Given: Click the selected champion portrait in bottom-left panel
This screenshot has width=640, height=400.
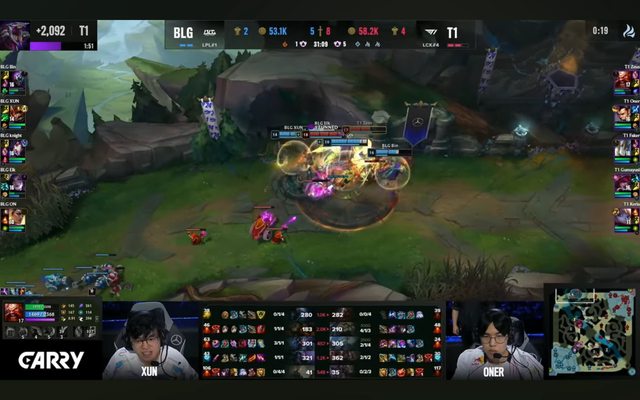Looking at the screenshot, I should pos(13,313).
